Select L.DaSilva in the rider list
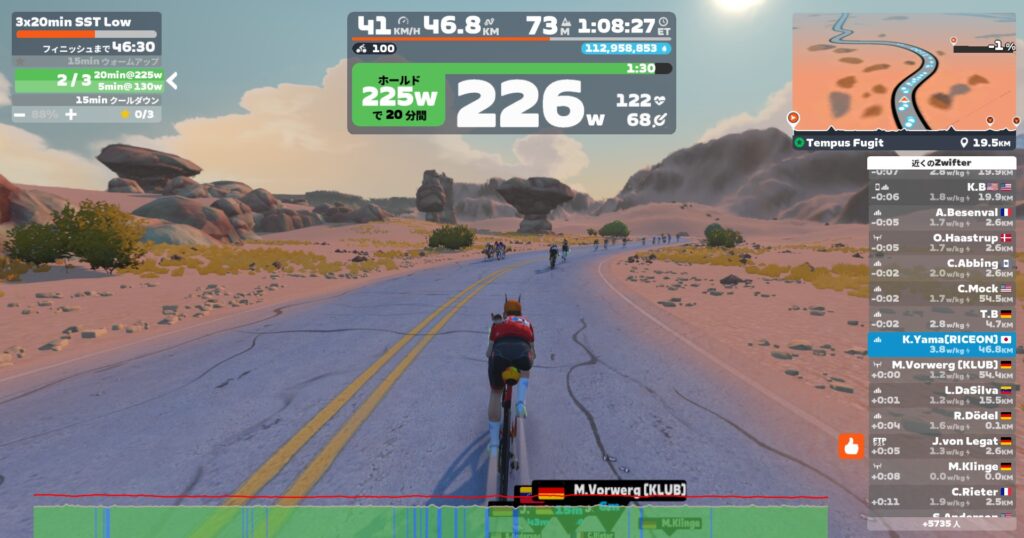 [941, 395]
